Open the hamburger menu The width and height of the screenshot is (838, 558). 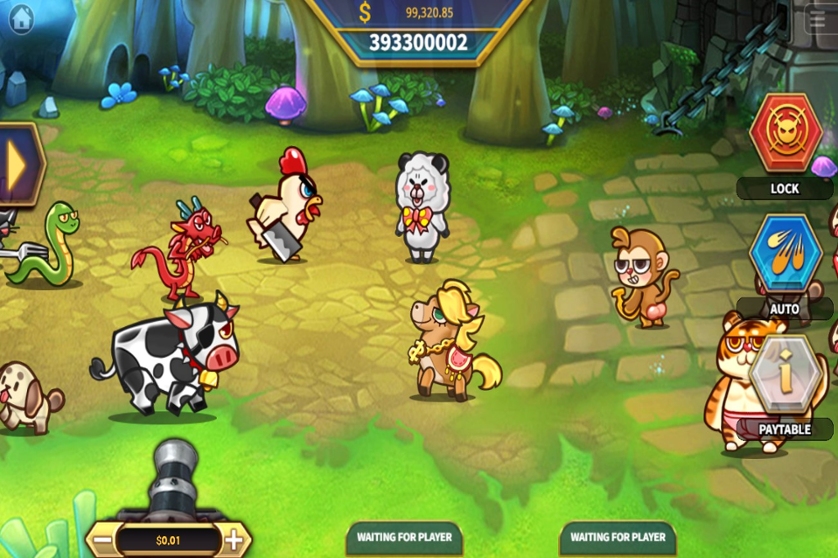[x=816, y=20]
